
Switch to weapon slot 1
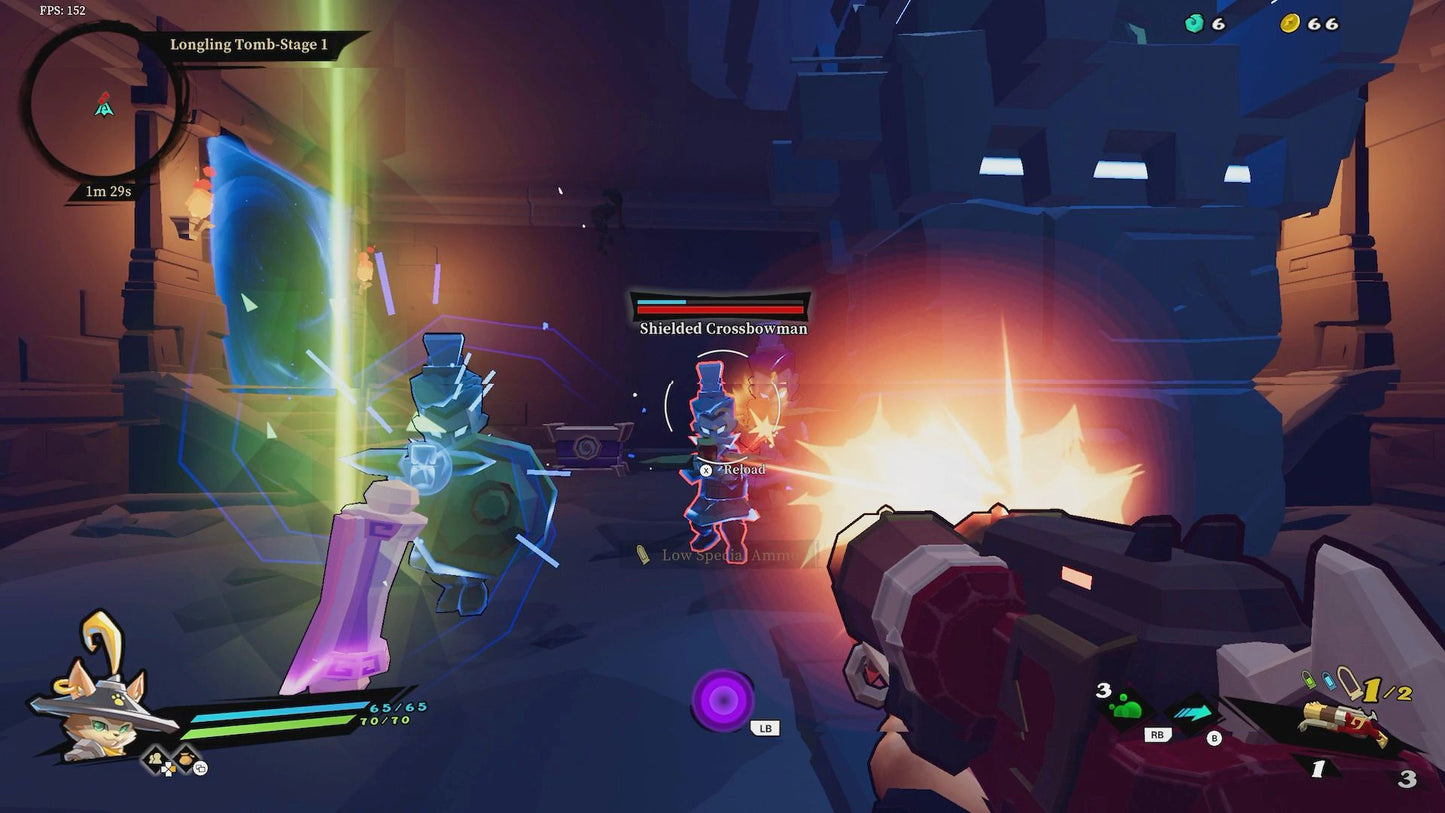[x=1317, y=769]
